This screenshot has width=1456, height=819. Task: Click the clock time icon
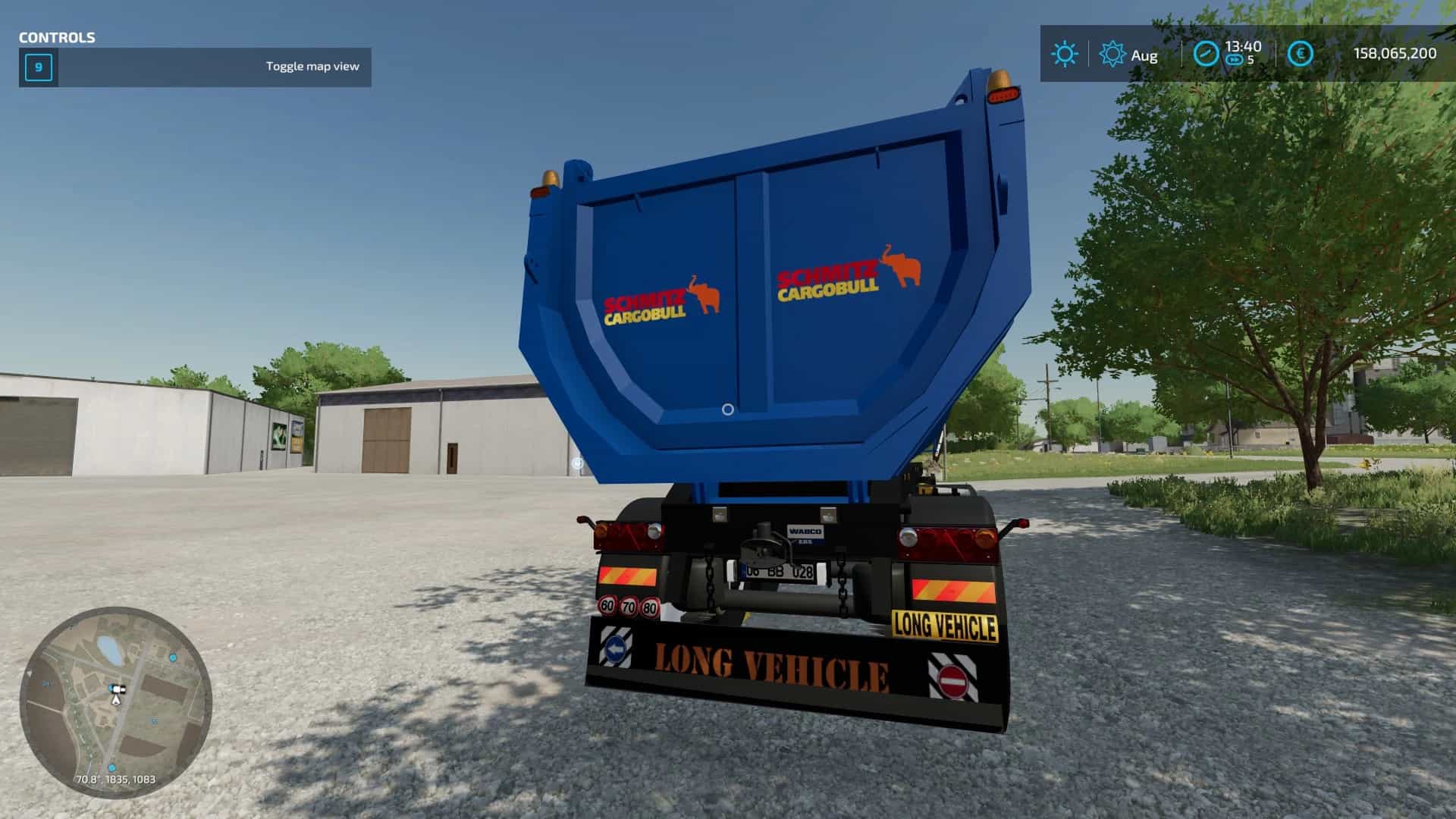coord(1206,54)
